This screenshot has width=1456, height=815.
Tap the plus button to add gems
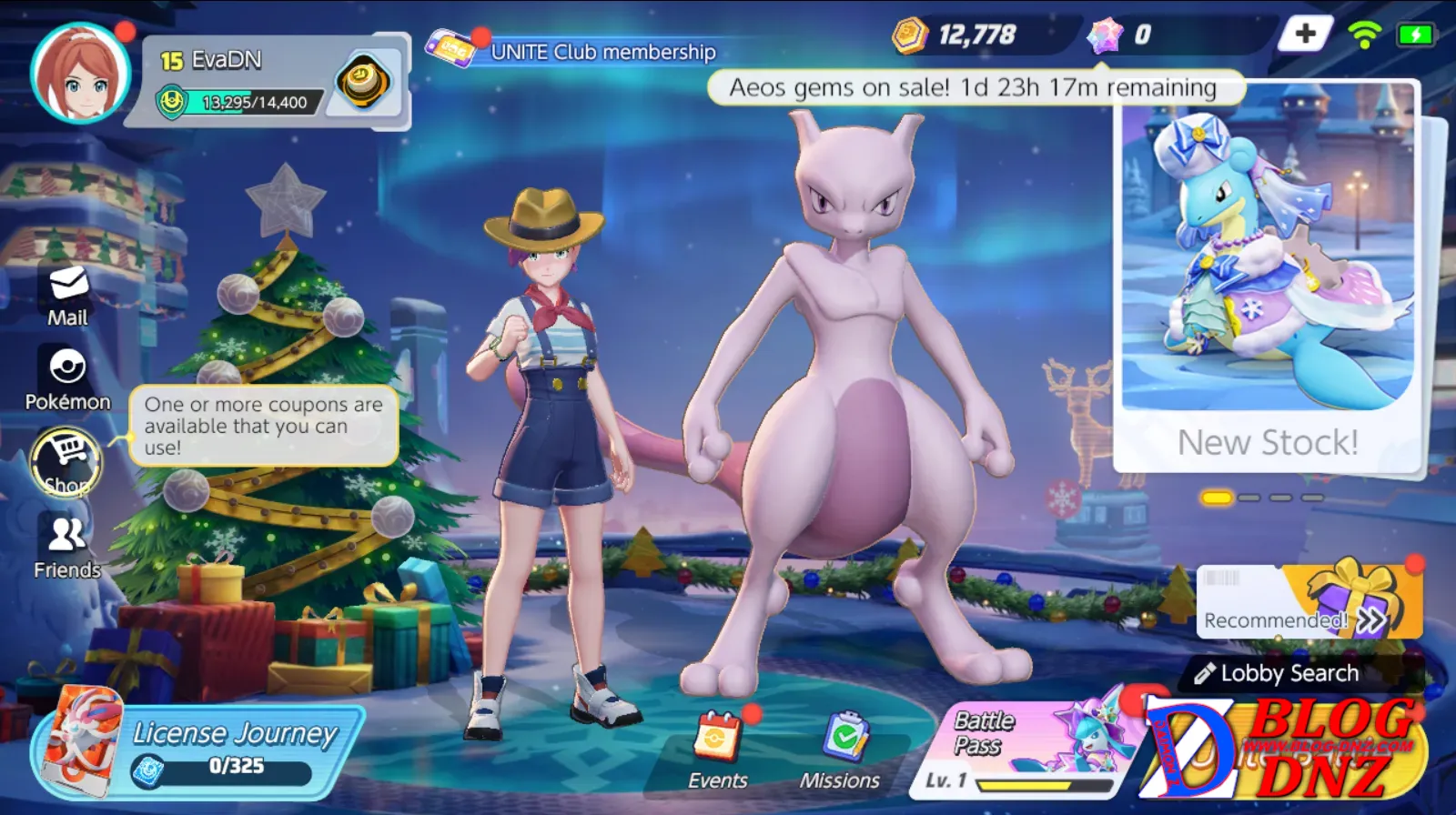pyautogui.click(x=1305, y=35)
